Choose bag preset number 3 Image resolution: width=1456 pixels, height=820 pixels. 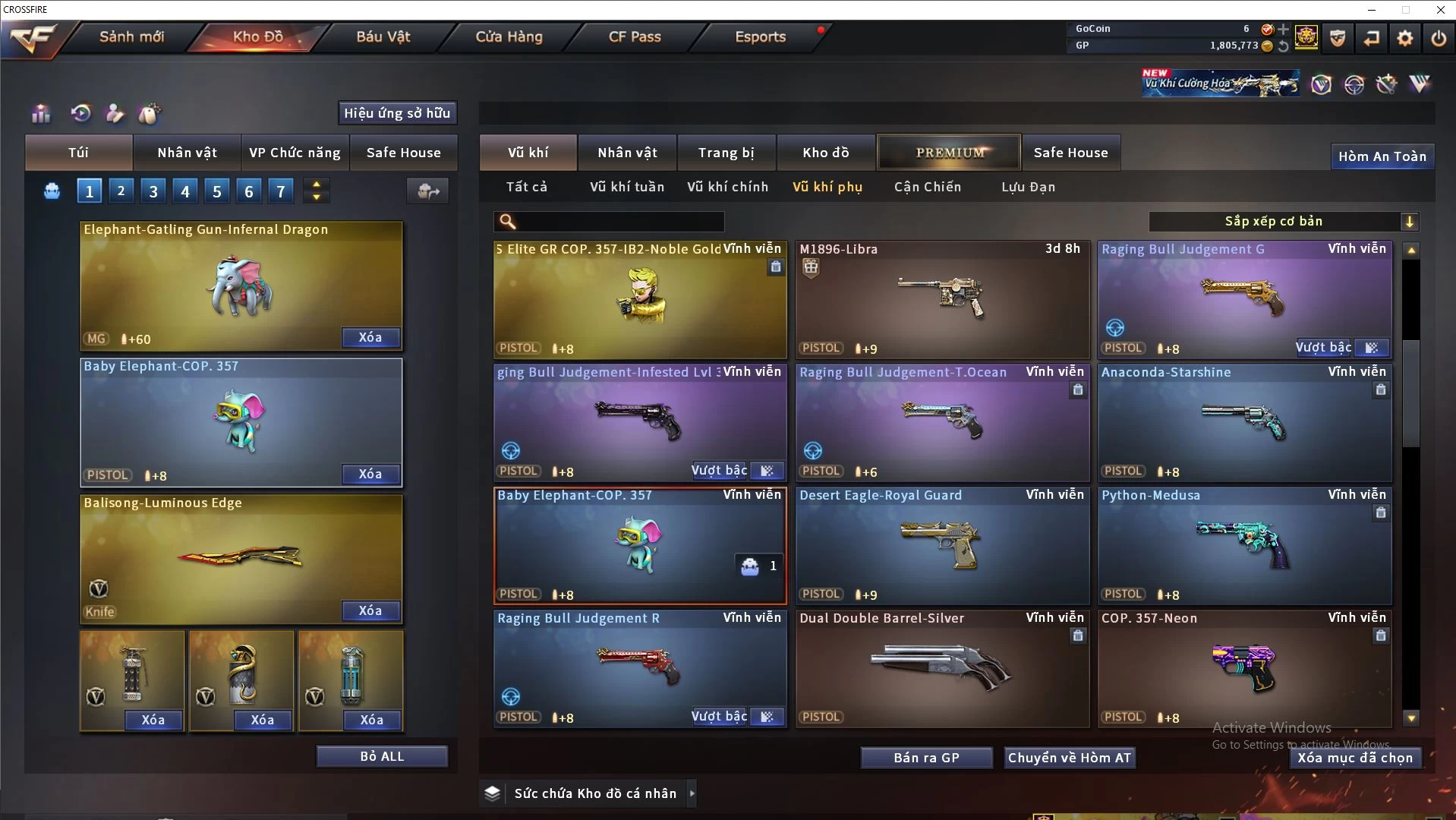(x=153, y=191)
